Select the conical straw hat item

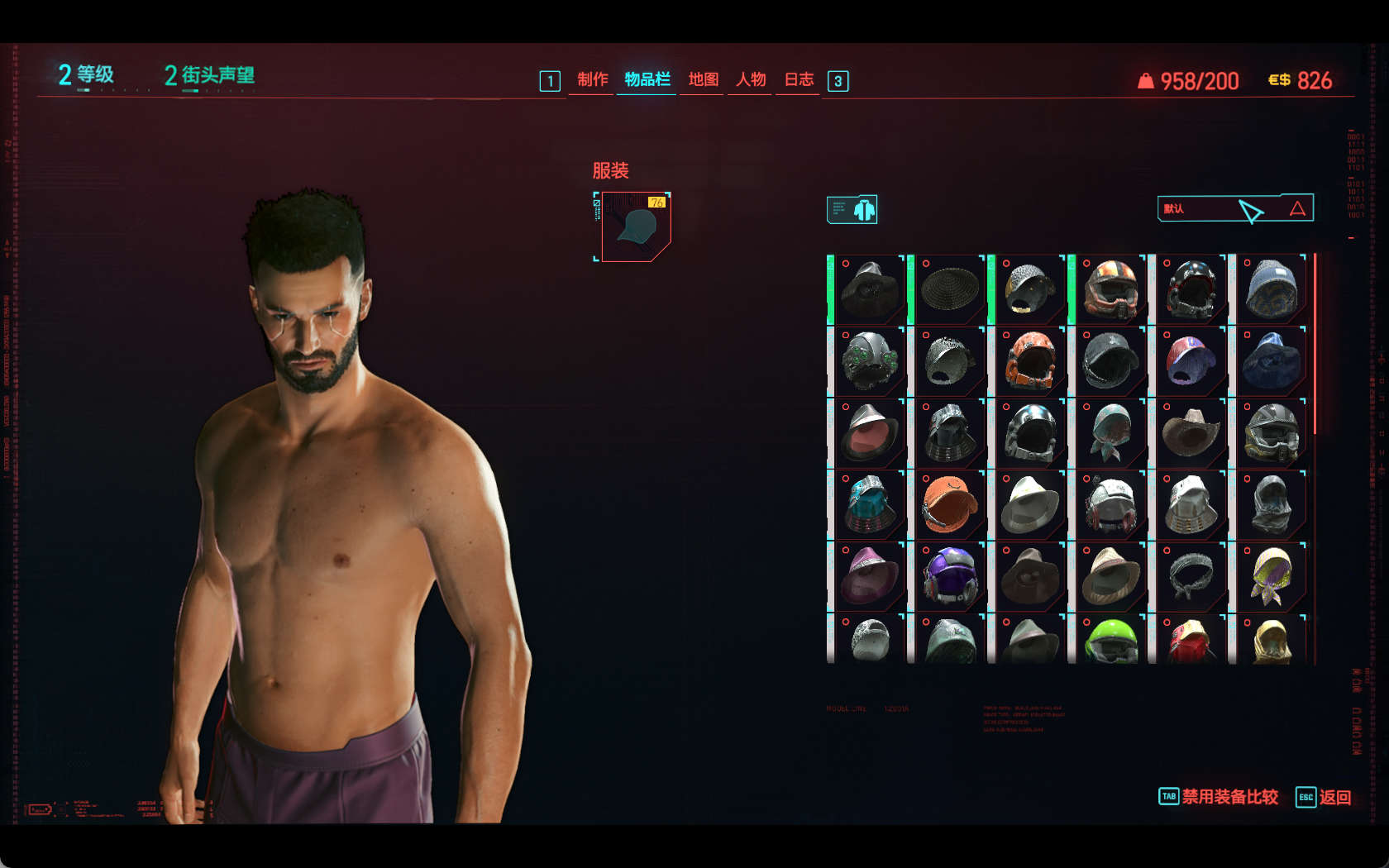point(949,289)
